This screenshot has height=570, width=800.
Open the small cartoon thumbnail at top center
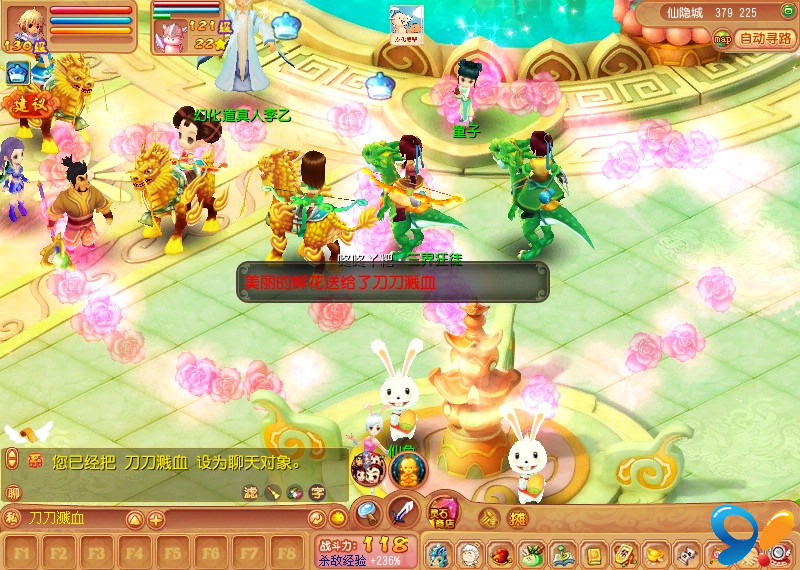click(x=406, y=21)
